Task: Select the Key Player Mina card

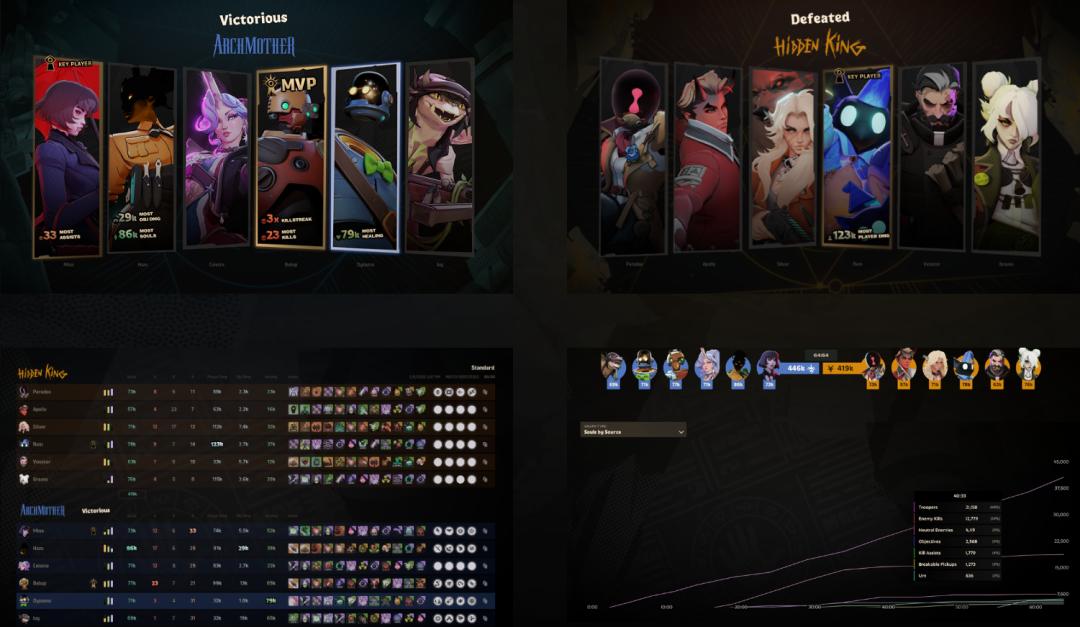Action: [68, 158]
